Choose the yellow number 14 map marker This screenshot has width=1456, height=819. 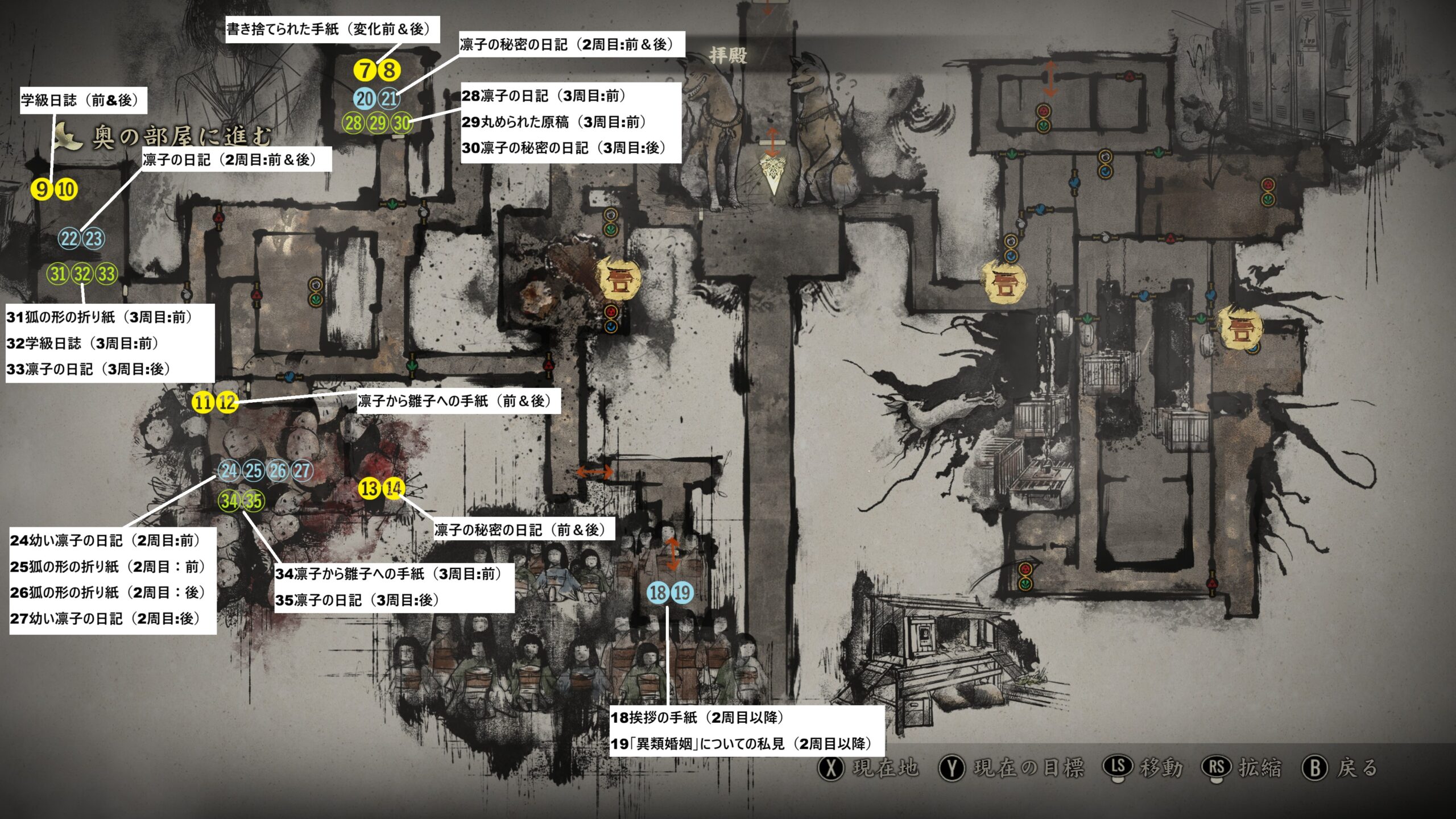394,488
